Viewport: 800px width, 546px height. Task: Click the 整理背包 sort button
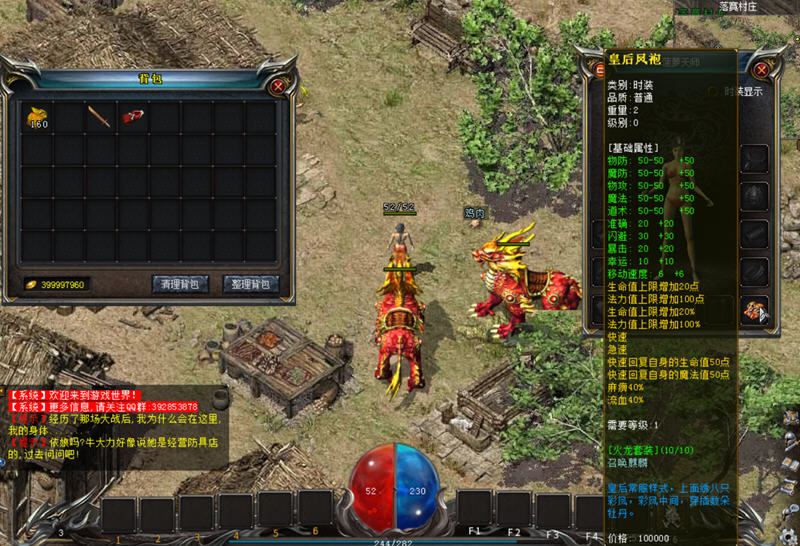tap(250, 284)
